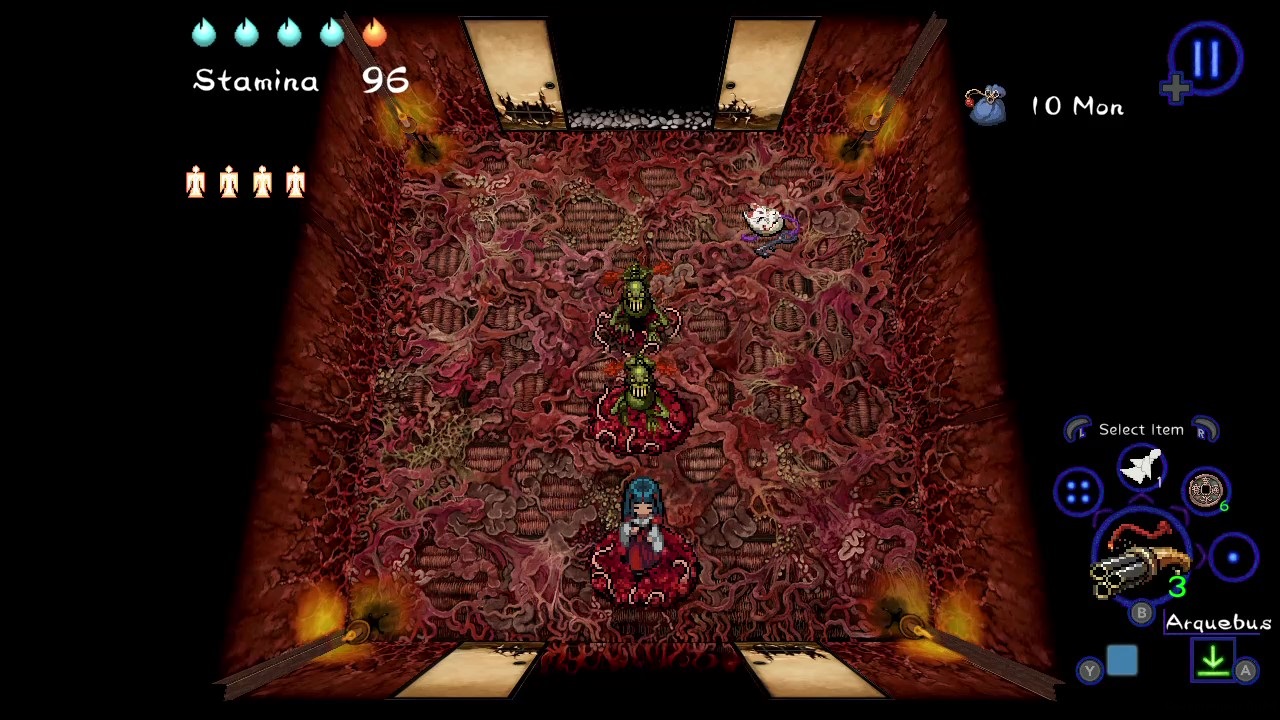The image size is (1280, 720).
Task: Tap the four-dot item slot on the wheel
Action: click(x=1079, y=492)
